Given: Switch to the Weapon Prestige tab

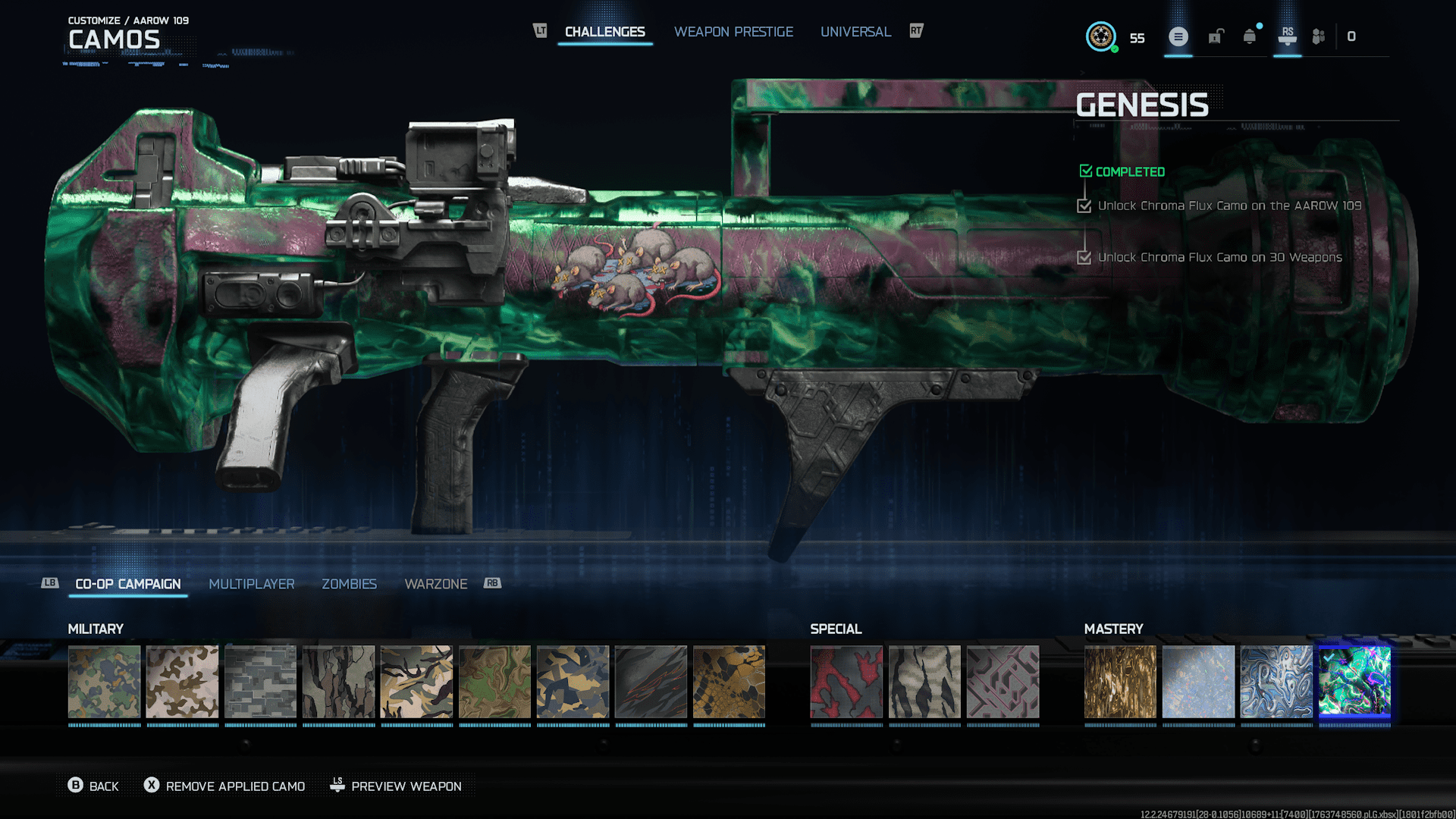Looking at the screenshot, I should (x=733, y=32).
